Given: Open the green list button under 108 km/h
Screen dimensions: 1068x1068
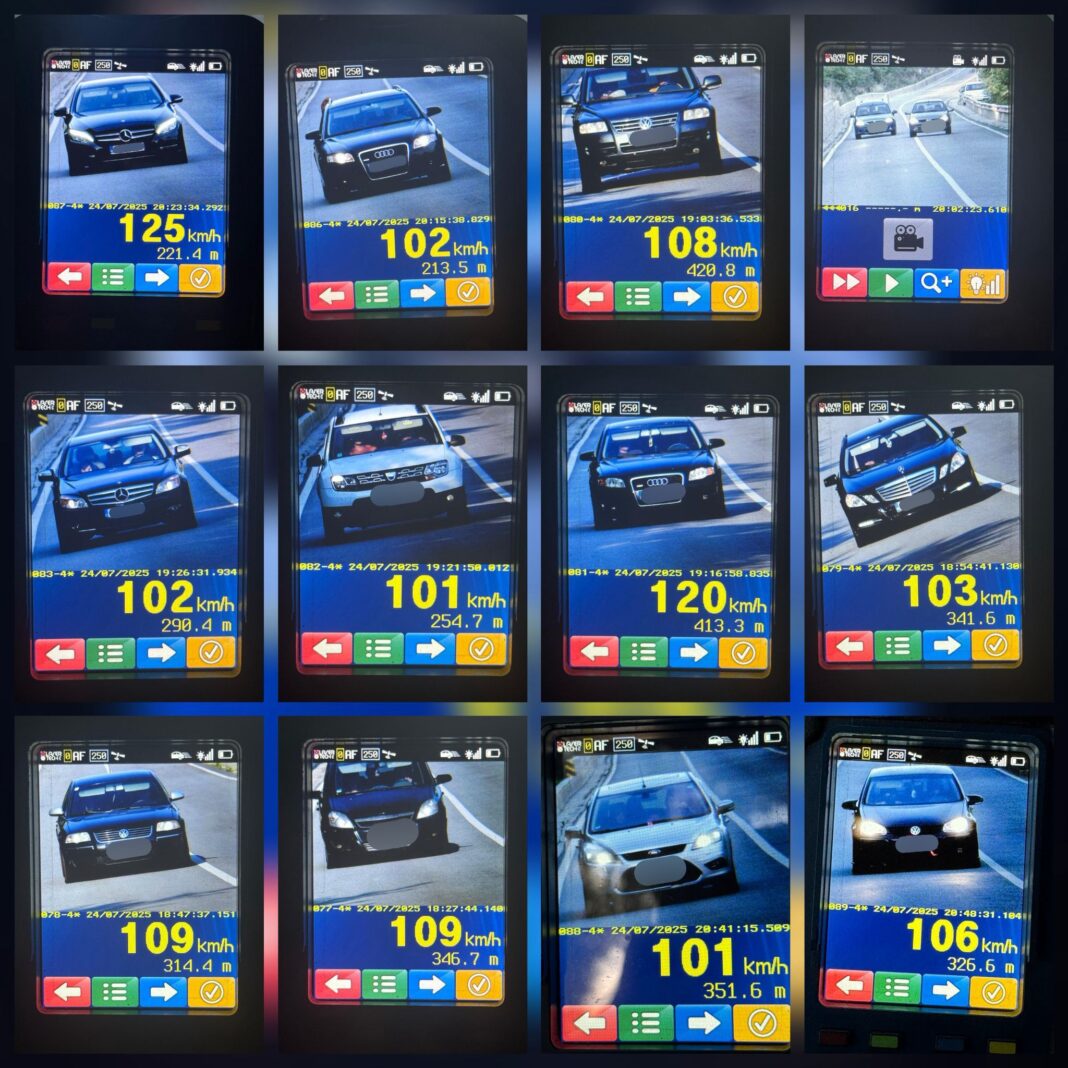Looking at the screenshot, I should 638,296.
